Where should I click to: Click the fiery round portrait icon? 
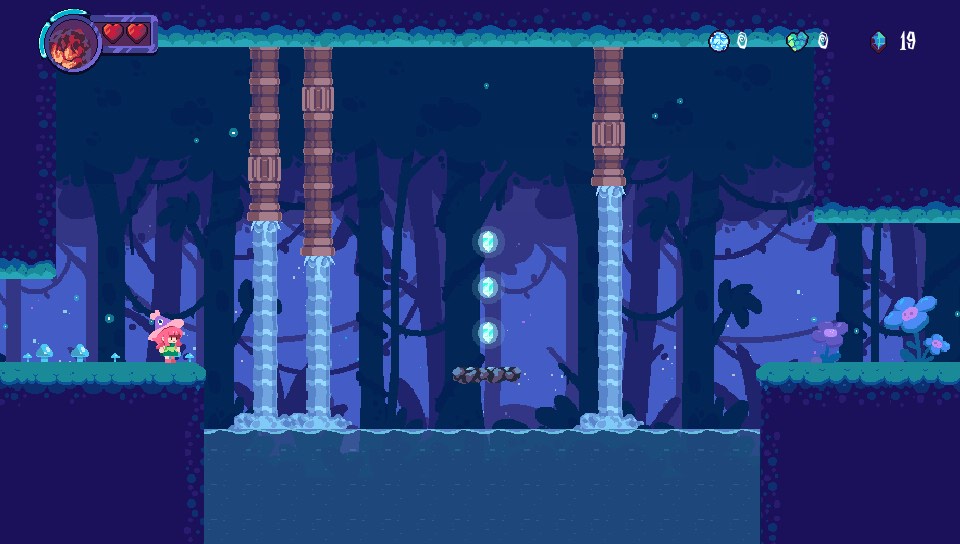coord(72,43)
